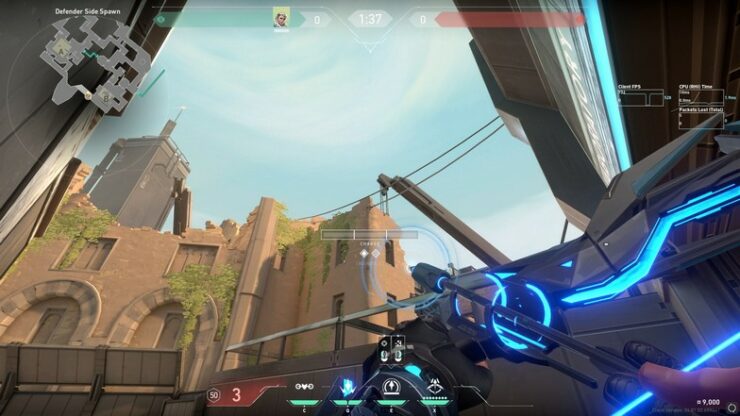This screenshot has width=740, height=416.
Task: Activate the C ability with linked-nodes icon
Action: 304,387
